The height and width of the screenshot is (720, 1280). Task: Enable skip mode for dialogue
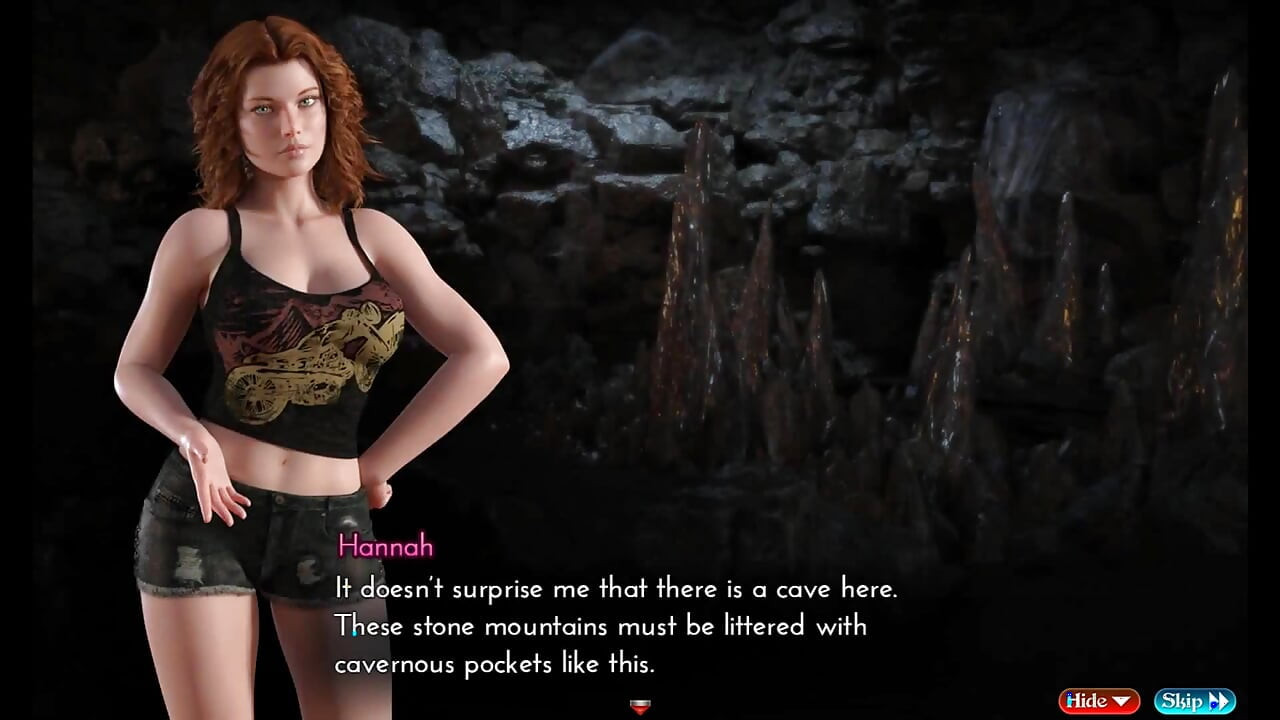1197,701
